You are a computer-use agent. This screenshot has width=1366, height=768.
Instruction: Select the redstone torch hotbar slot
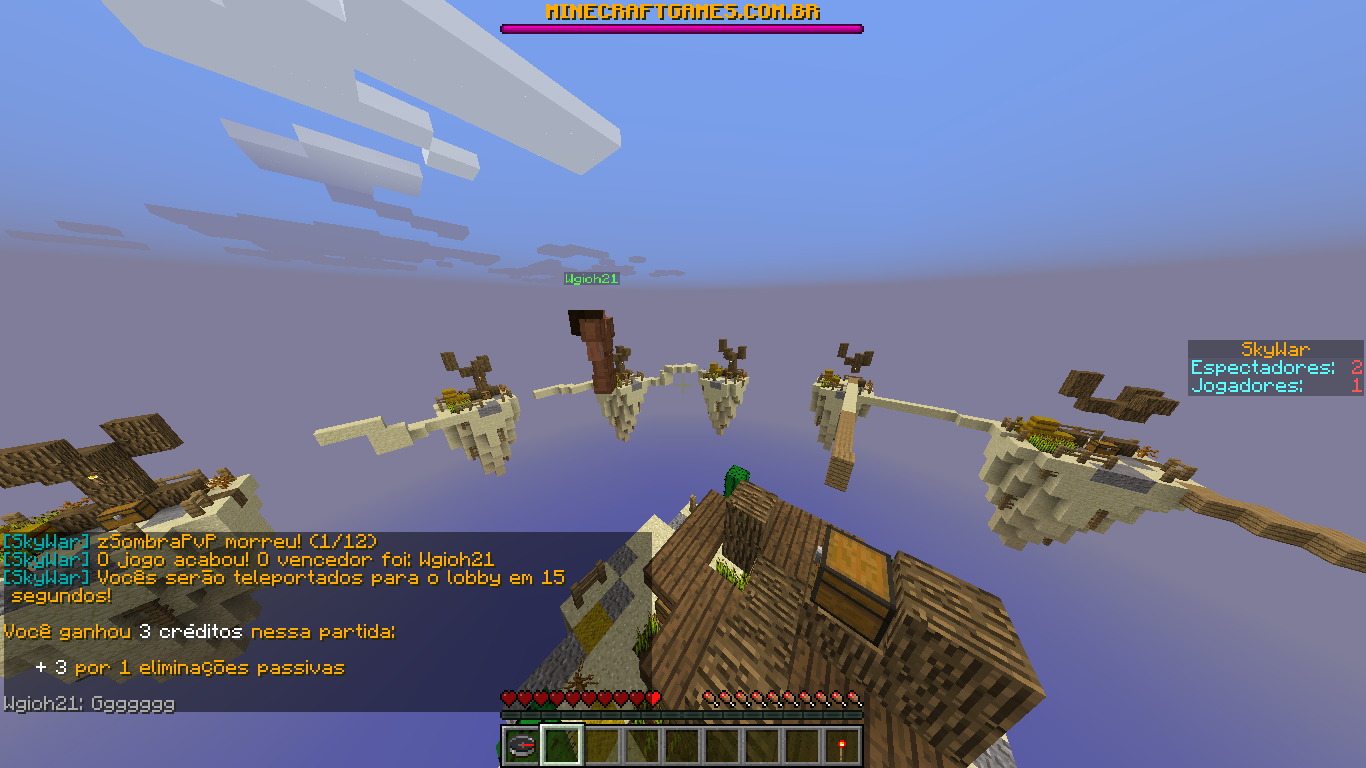point(842,746)
